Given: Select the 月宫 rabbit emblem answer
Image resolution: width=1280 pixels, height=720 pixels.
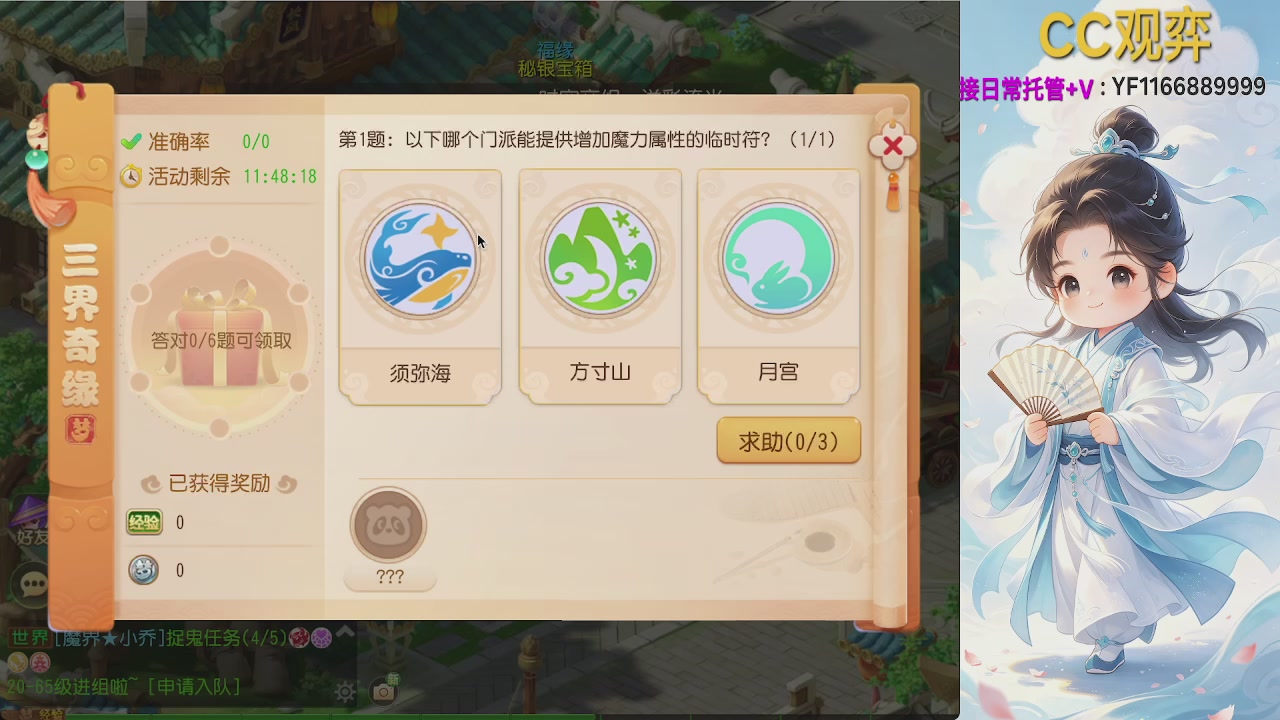Looking at the screenshot, I should (x=778, y=258).
